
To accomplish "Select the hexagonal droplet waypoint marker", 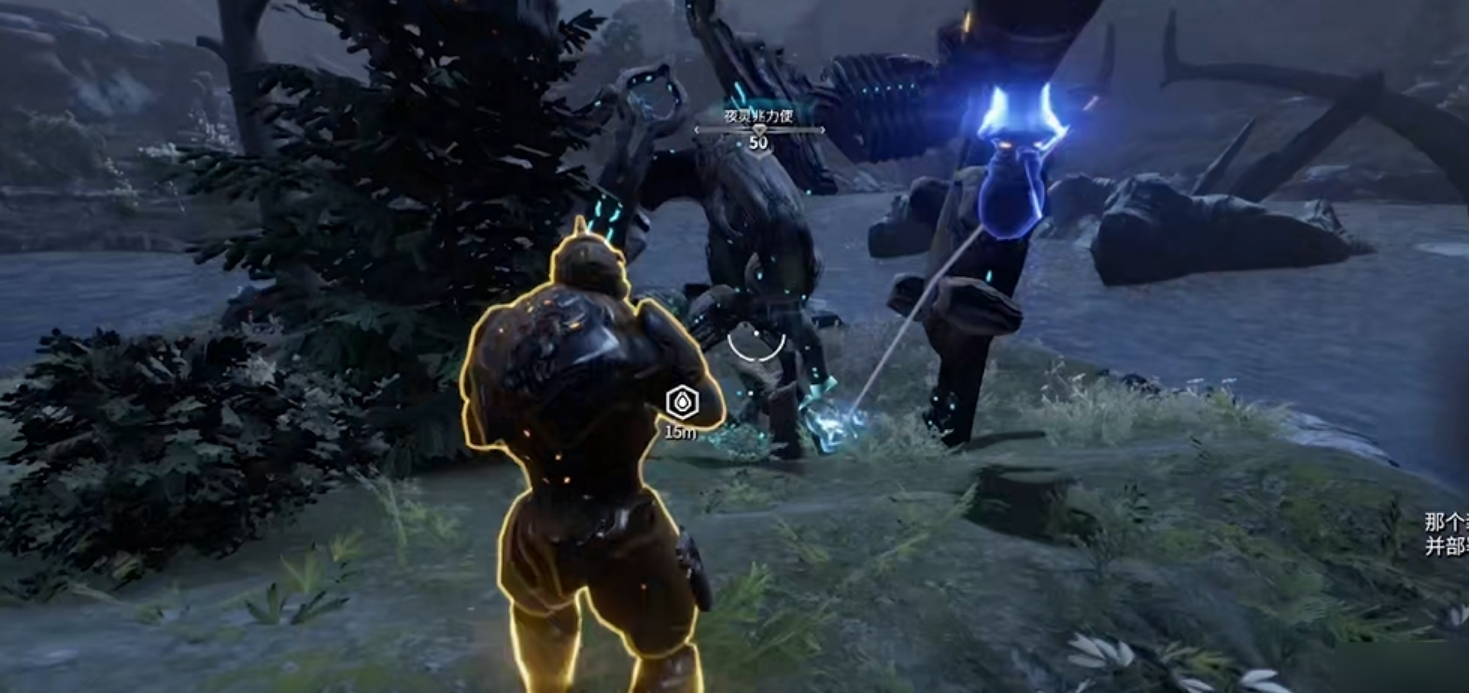I will click(681, 403).
